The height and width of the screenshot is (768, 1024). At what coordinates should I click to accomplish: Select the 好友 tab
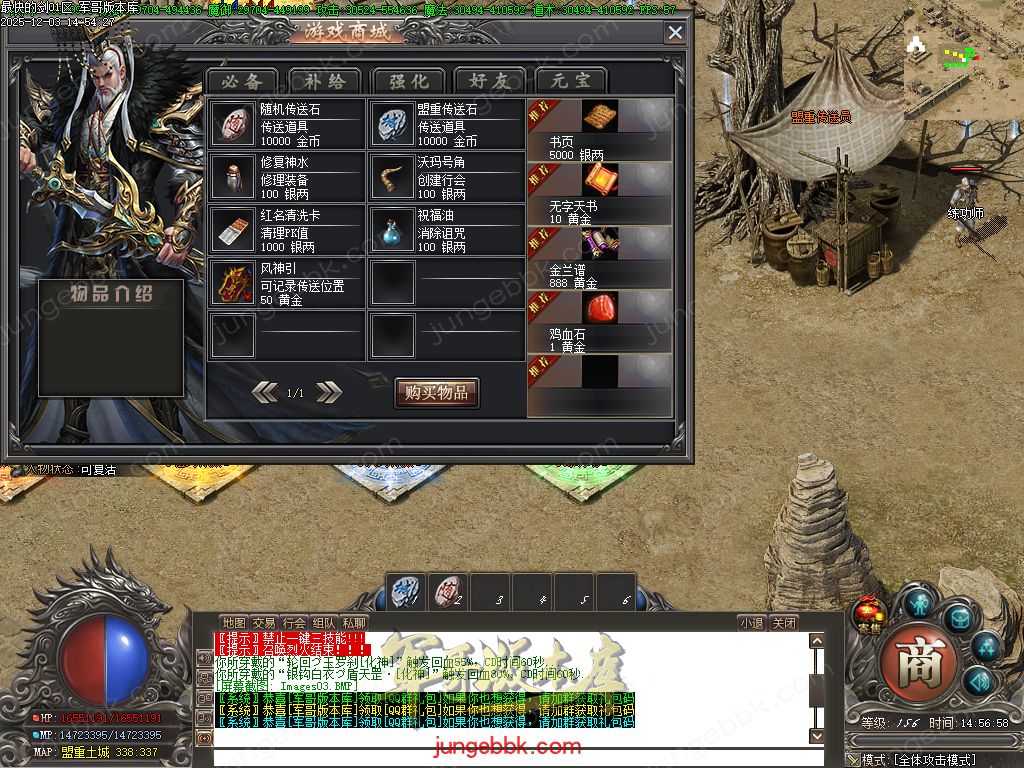pos(489,81)
